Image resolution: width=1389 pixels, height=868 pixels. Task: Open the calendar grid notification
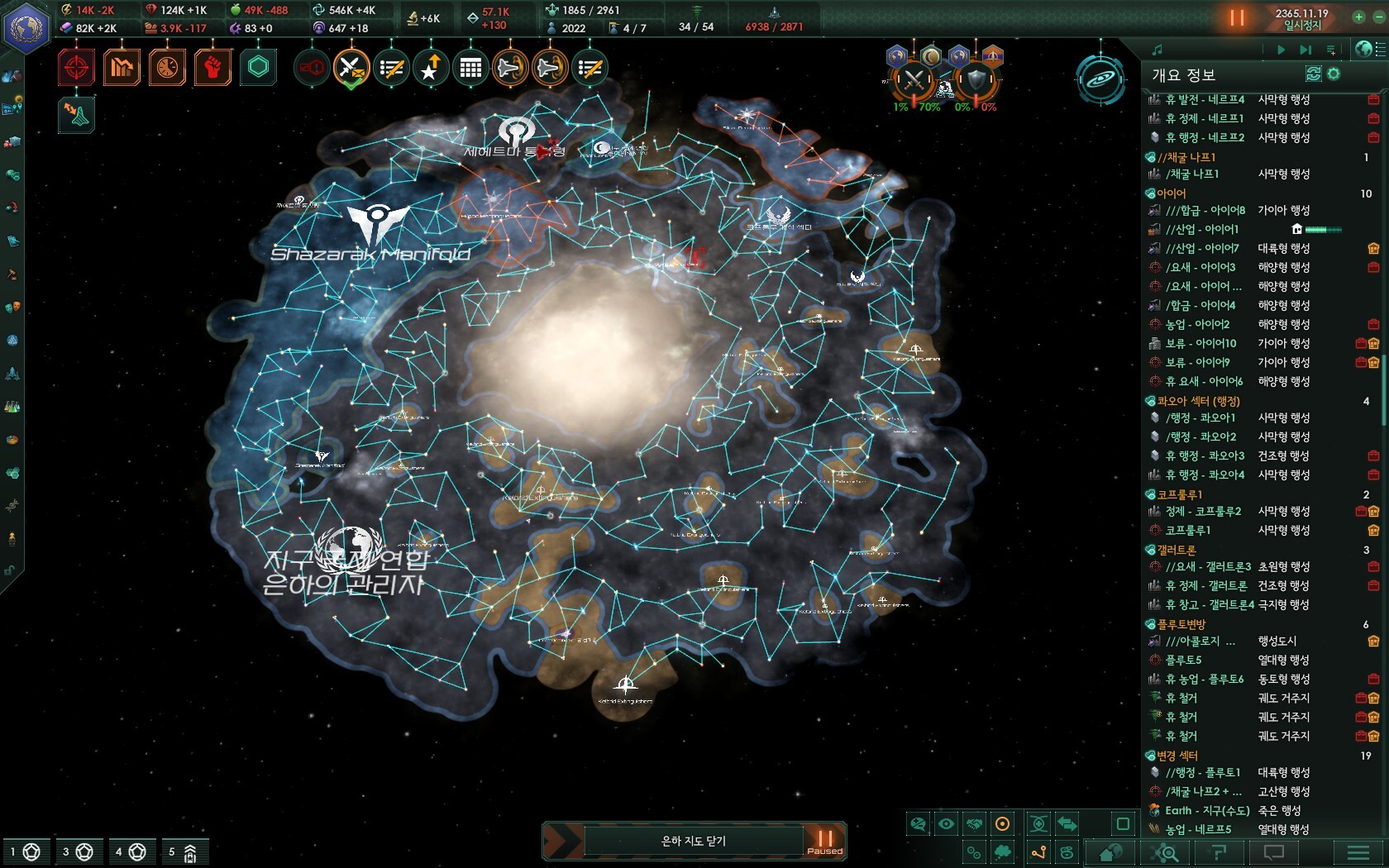470,68
